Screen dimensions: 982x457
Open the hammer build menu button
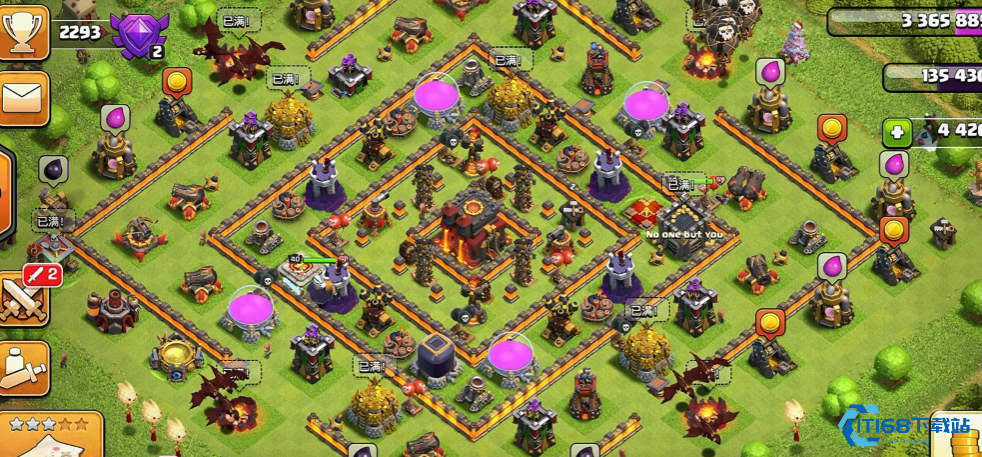(x=22, y=367)
